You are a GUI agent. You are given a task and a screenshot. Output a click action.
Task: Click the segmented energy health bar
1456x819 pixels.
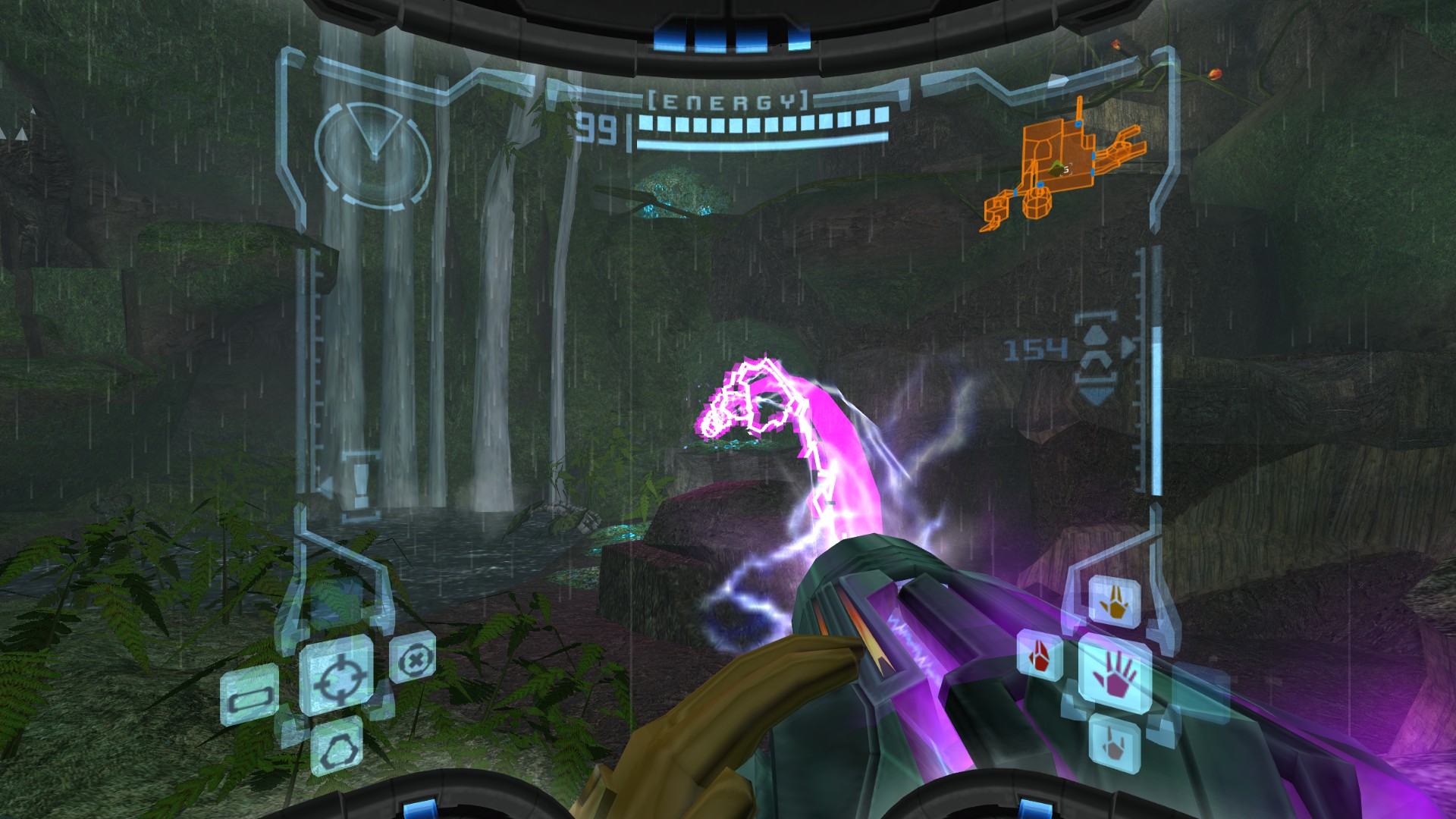758,124
